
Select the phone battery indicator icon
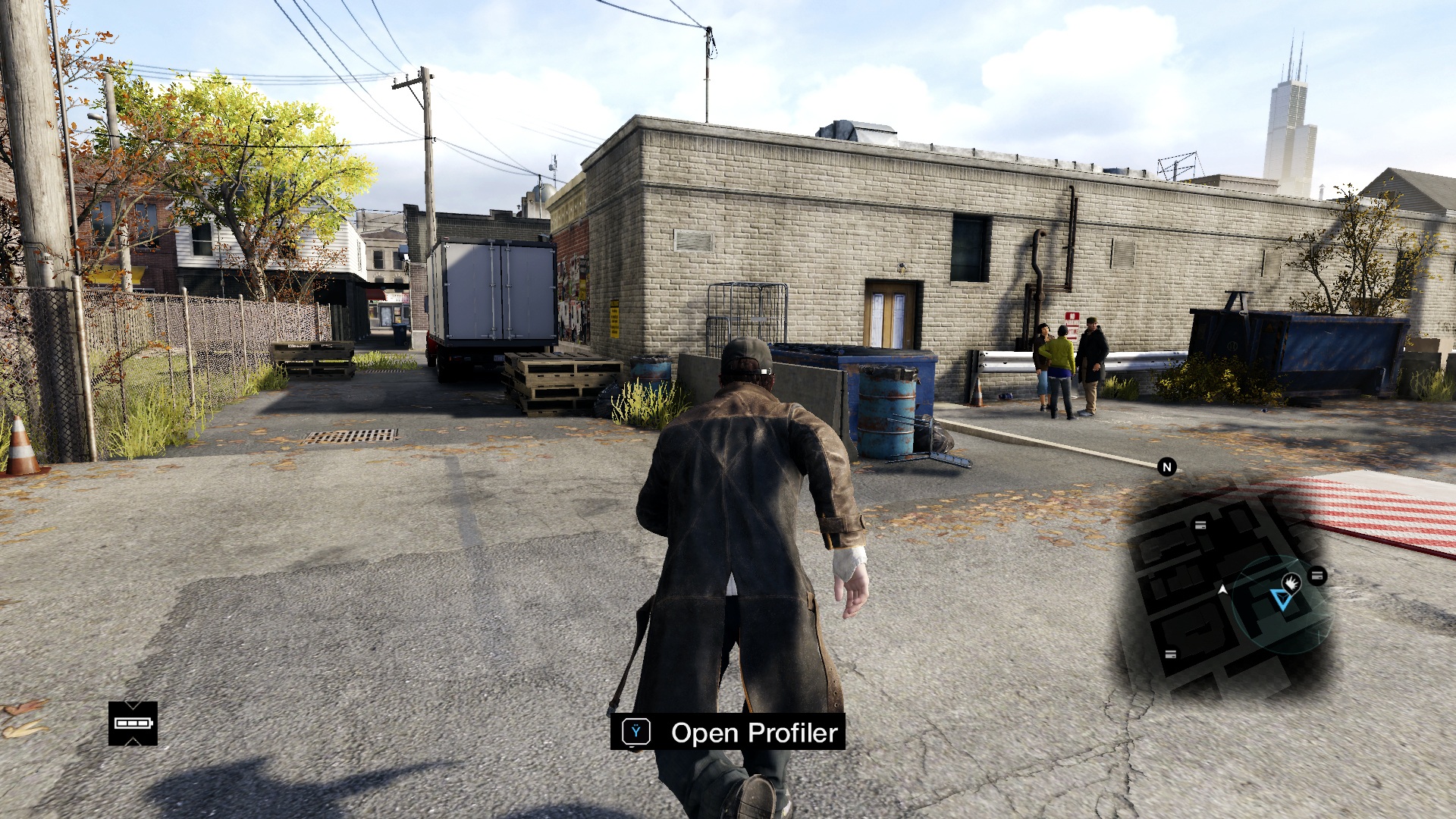click(133, 723)
